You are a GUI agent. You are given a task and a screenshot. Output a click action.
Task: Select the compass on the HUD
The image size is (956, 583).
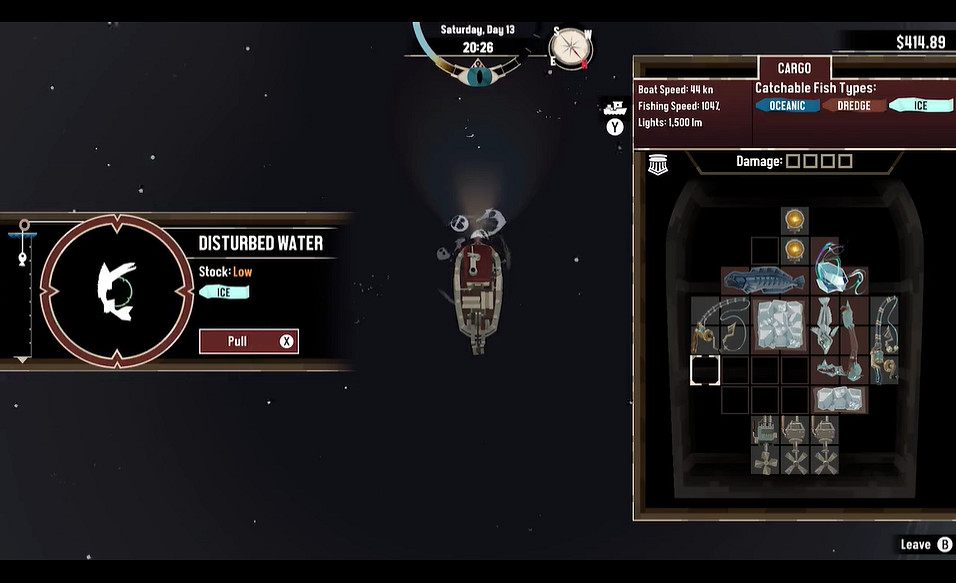point(571,48)
